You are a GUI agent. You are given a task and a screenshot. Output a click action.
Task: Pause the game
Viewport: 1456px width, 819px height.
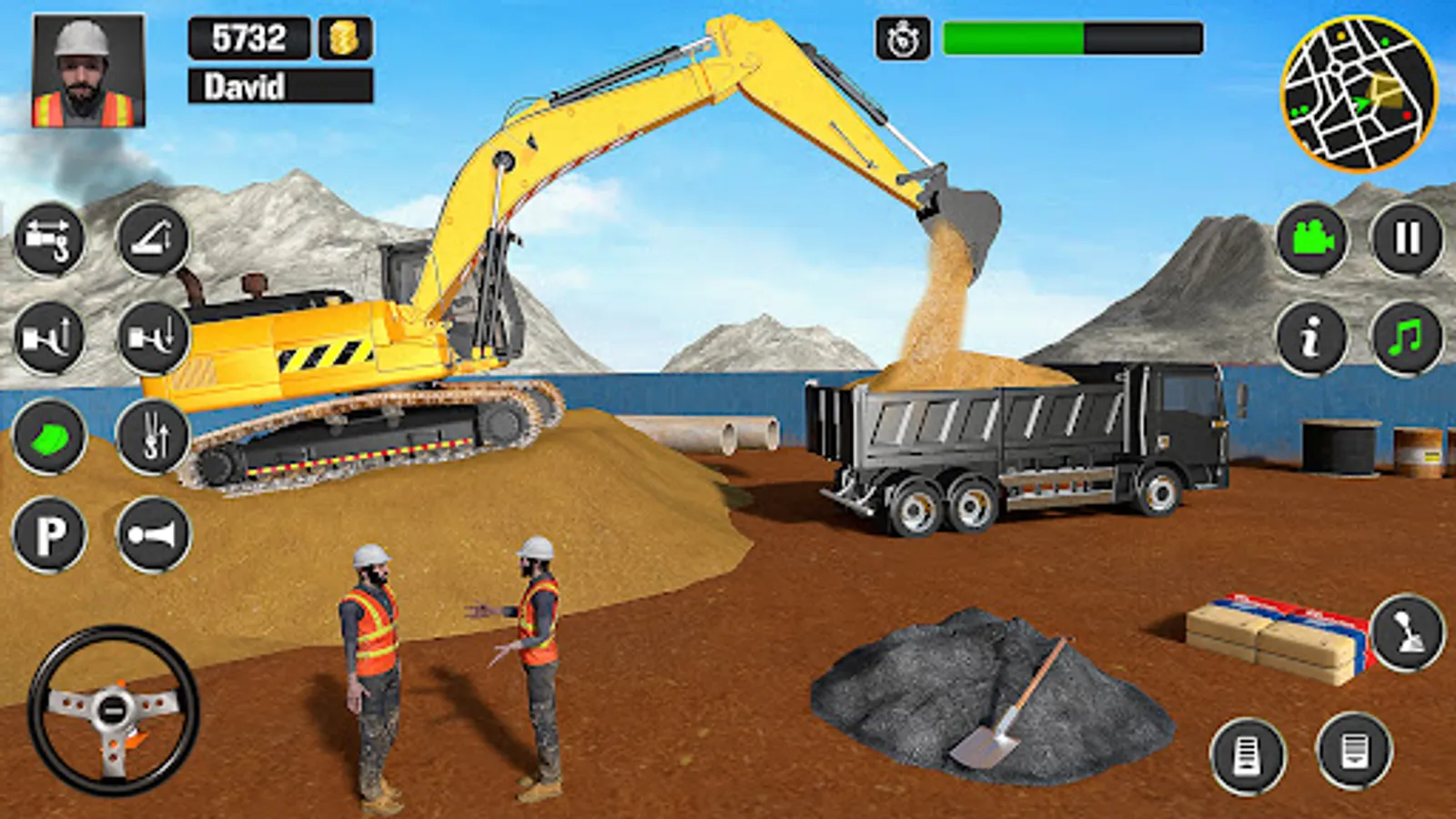point(1406,239)
